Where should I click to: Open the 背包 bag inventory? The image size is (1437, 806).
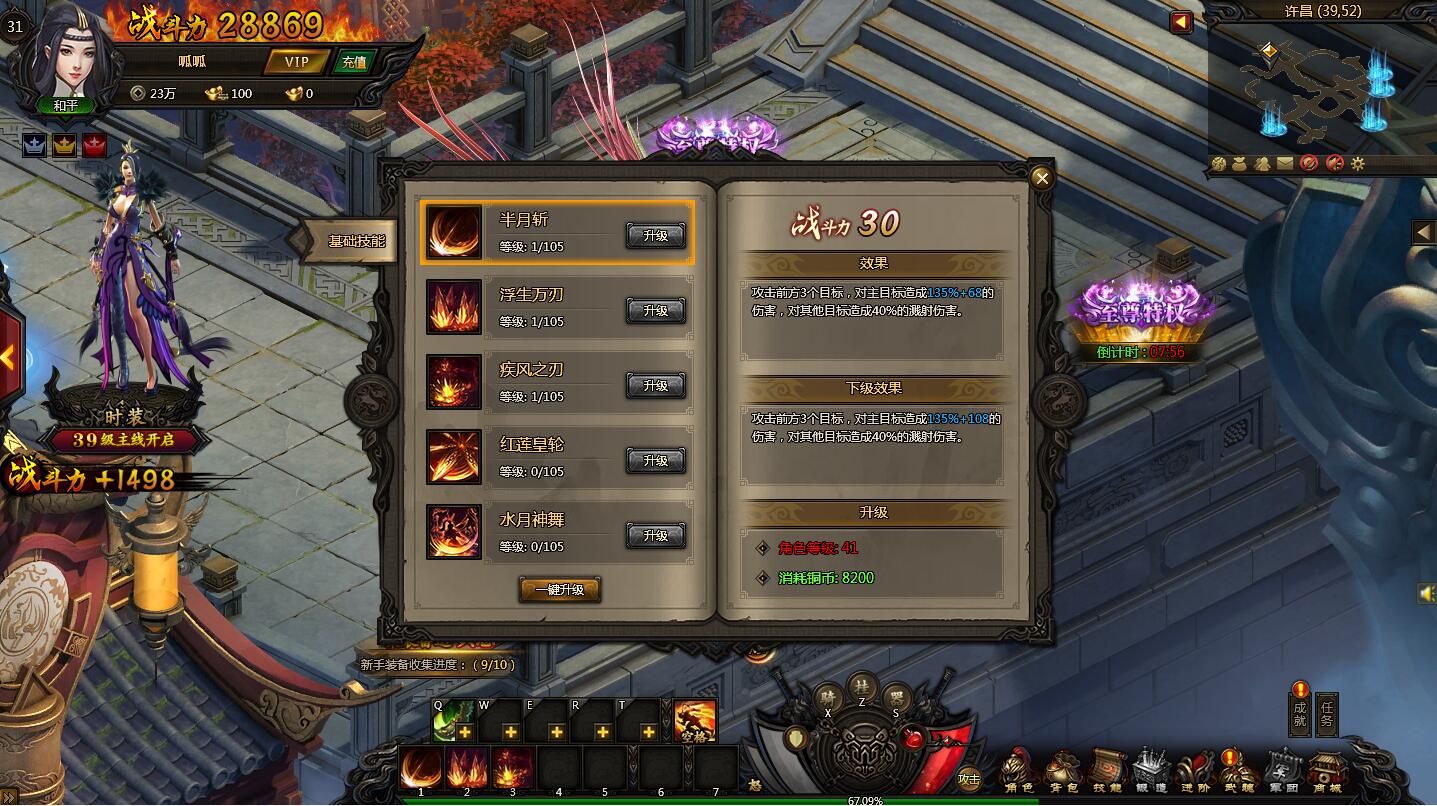1061,772
